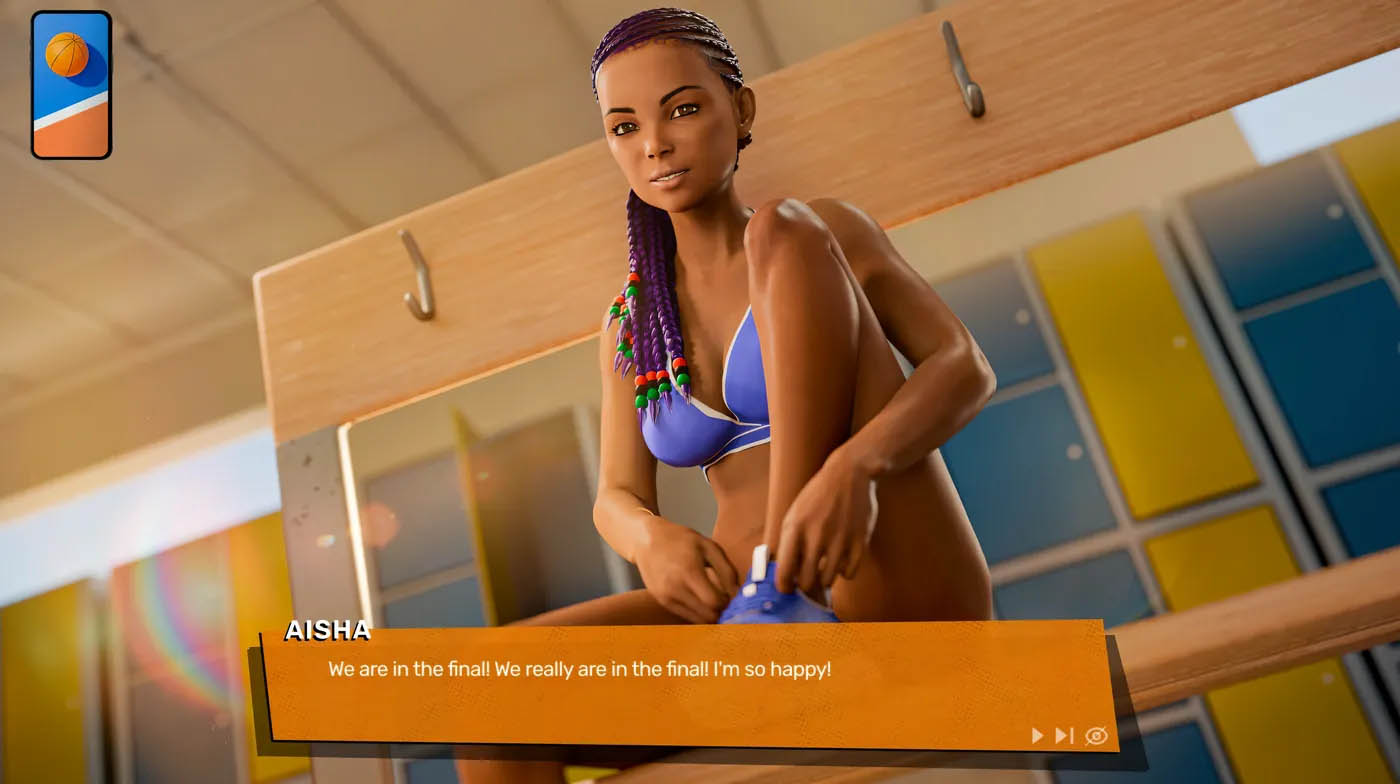Skip dialogue with the skip-forward button
The width and height of the screenshot is (1400, 784).
(x=1064, y=736)
